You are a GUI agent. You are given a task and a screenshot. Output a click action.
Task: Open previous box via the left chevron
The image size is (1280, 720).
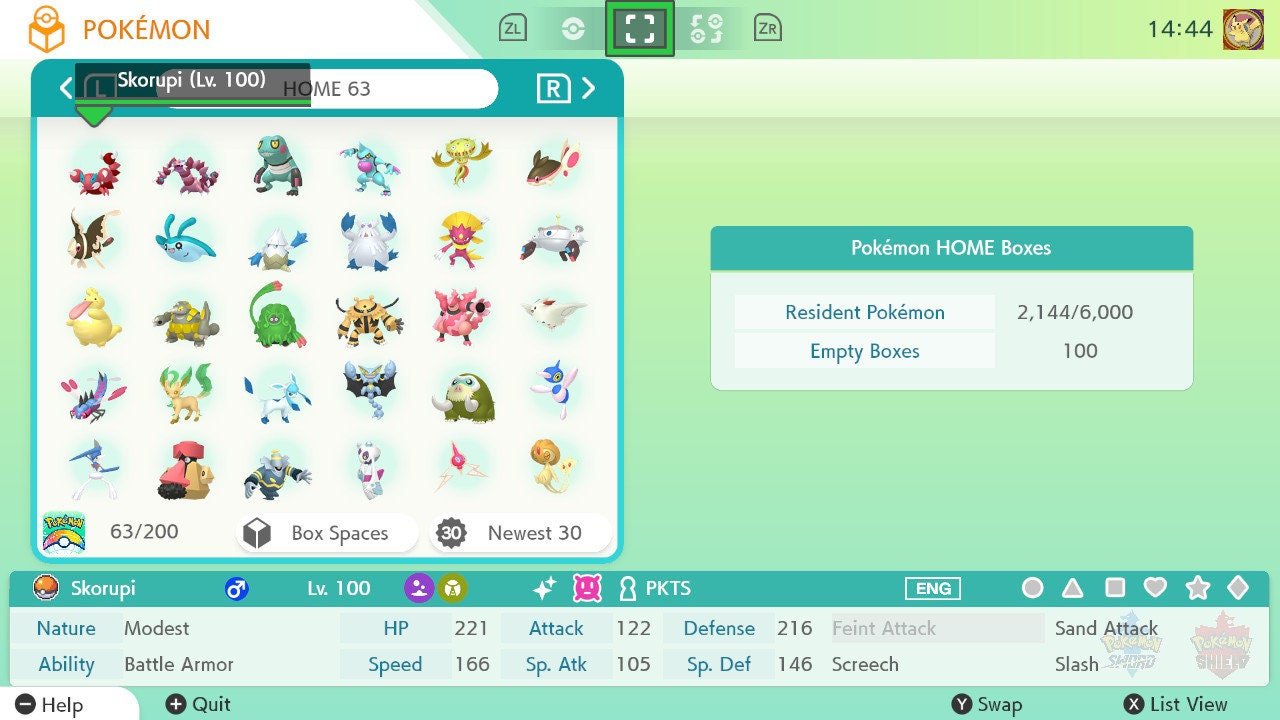point(65,88)
